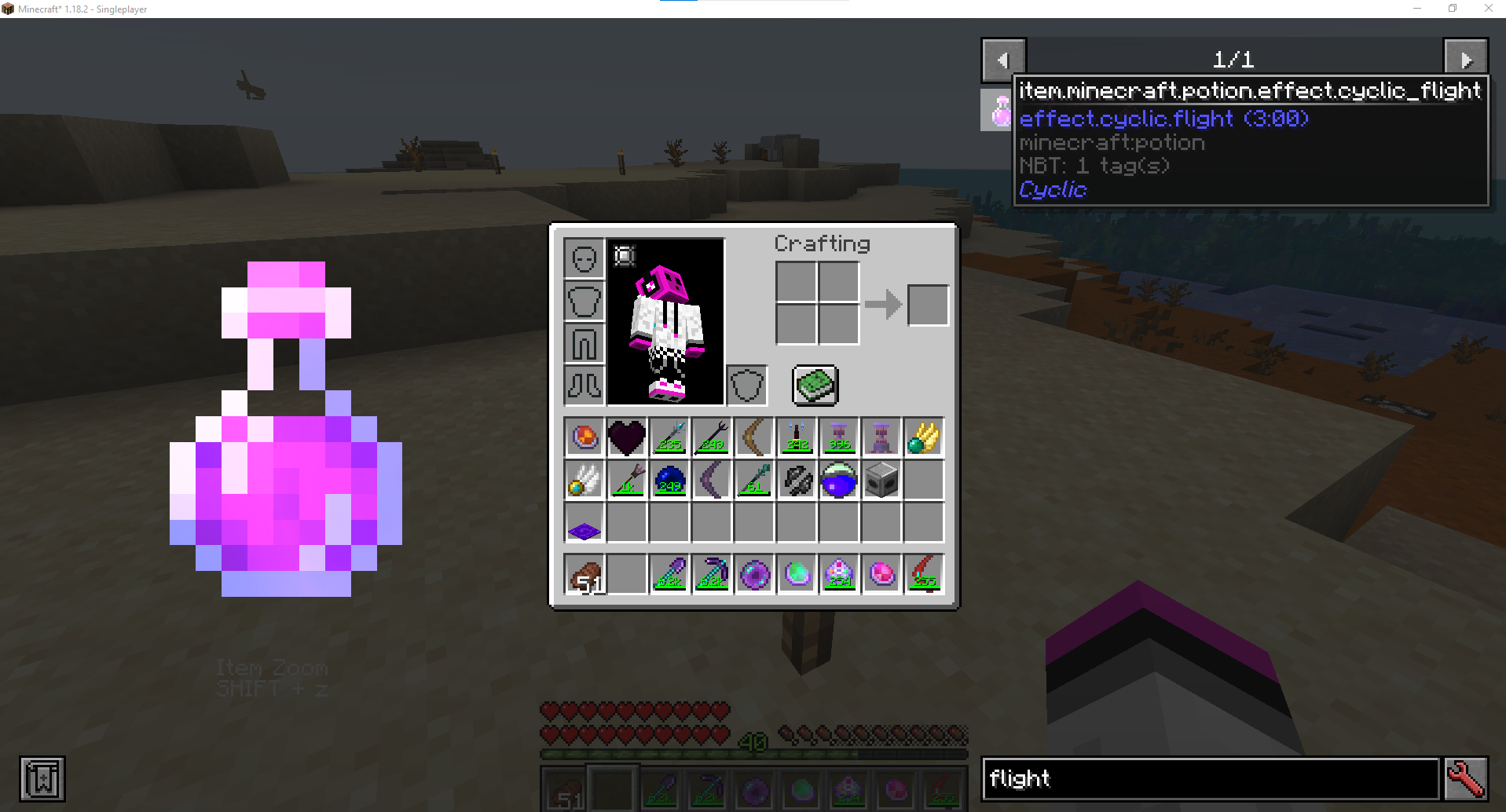Click the next page arrow in JEI
This screenshot has width=1506, height=812.
point(1468,57)
